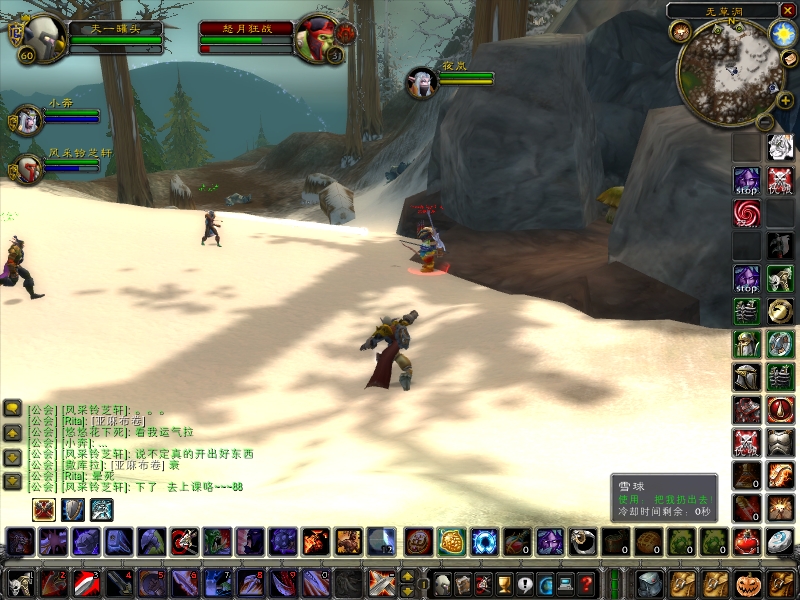
Task: Zoom in the minimap with plus button
Action: 784,100
